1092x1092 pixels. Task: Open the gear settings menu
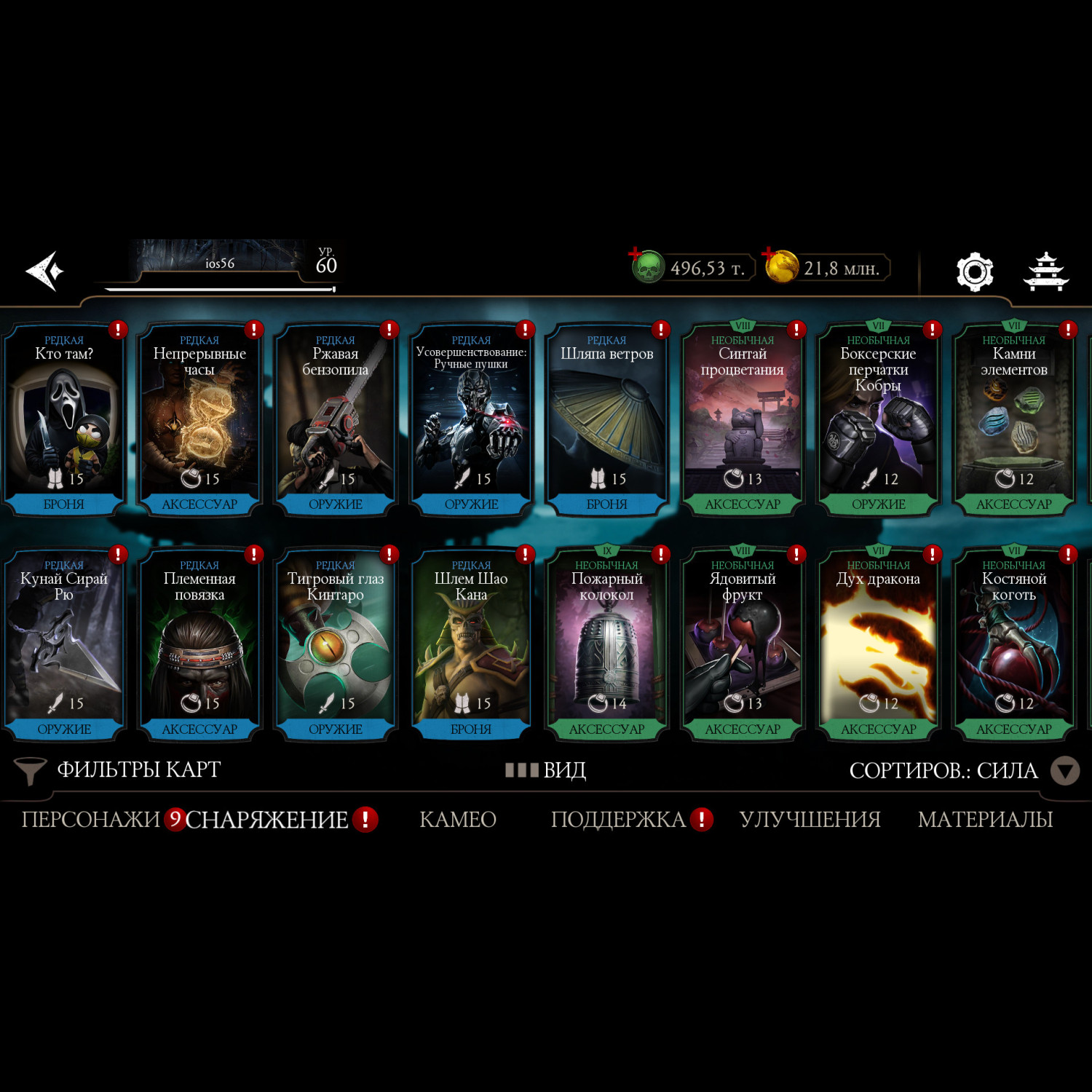(974, 272)
